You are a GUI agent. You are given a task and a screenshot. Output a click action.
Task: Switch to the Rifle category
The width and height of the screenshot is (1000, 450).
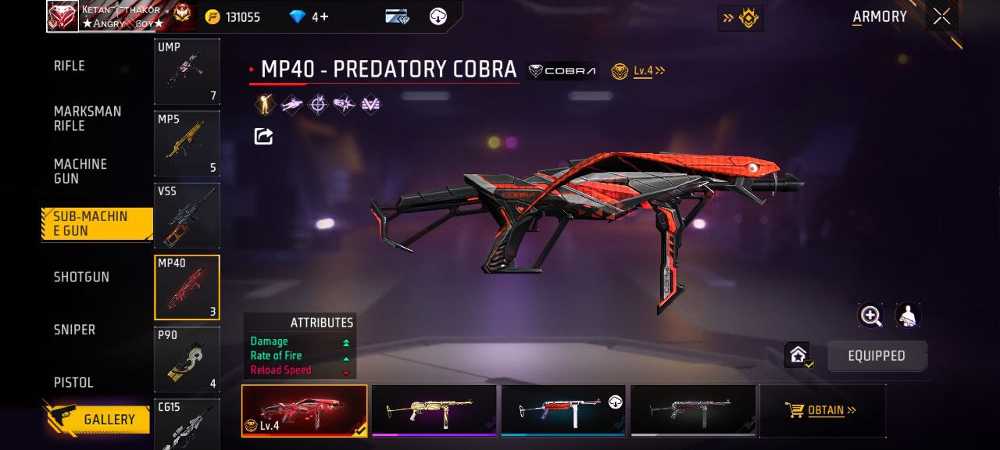click(69, 66)
